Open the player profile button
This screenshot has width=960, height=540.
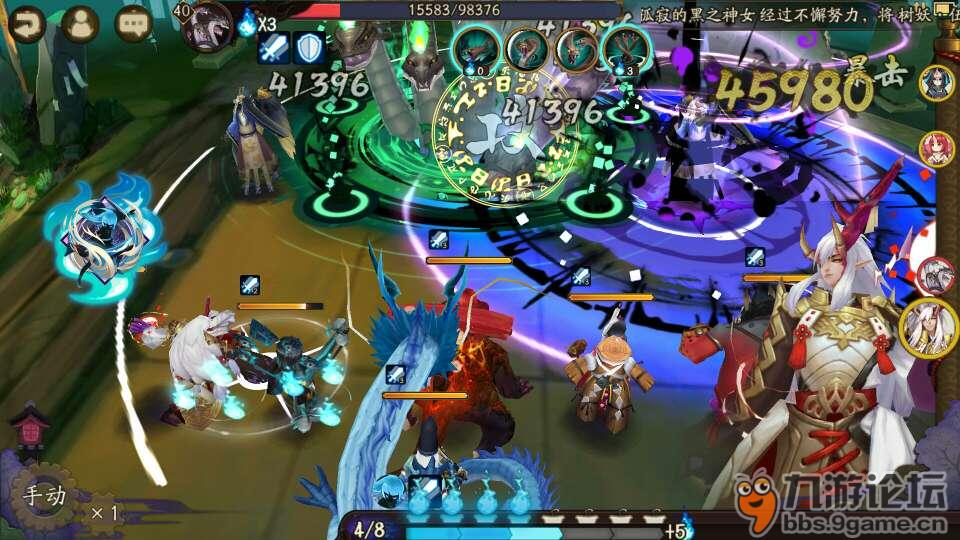pos(80,24)
